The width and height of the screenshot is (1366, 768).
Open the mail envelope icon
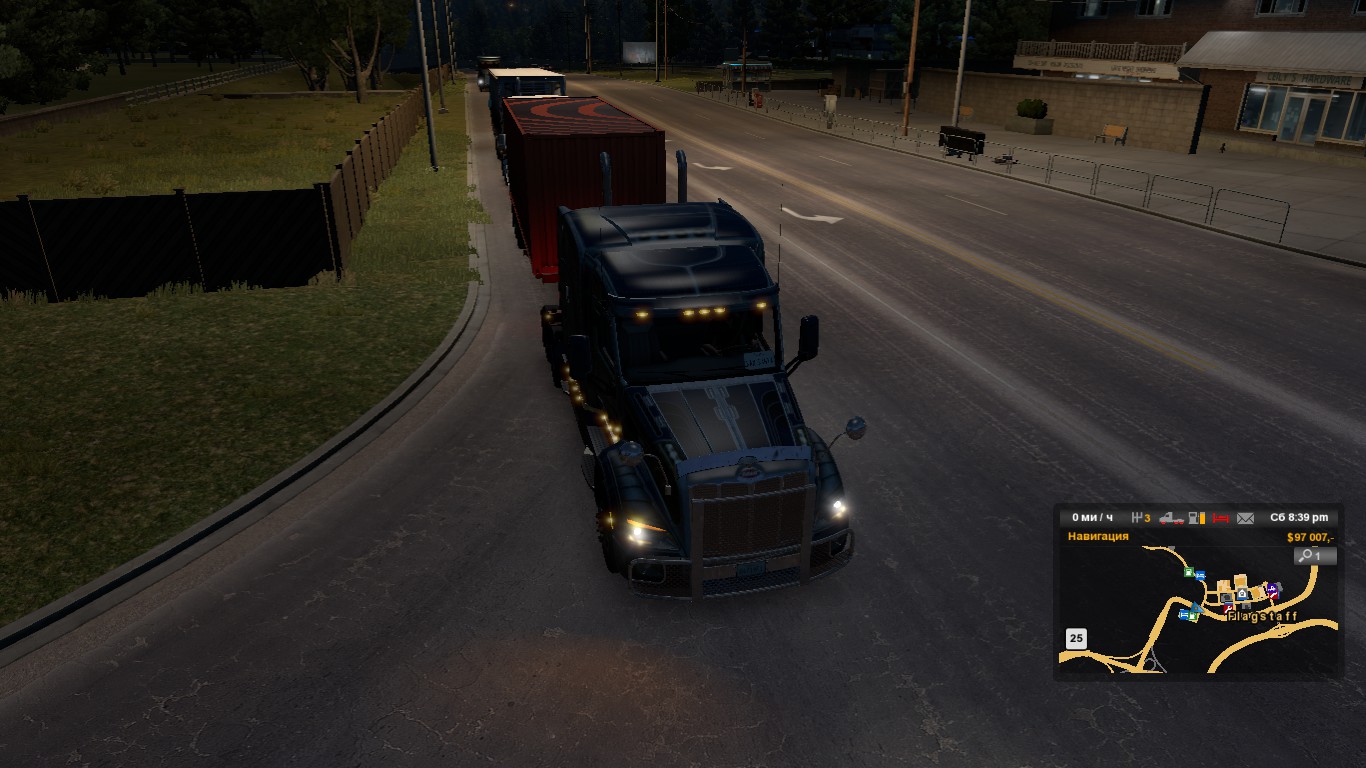tap(1245, 518)
